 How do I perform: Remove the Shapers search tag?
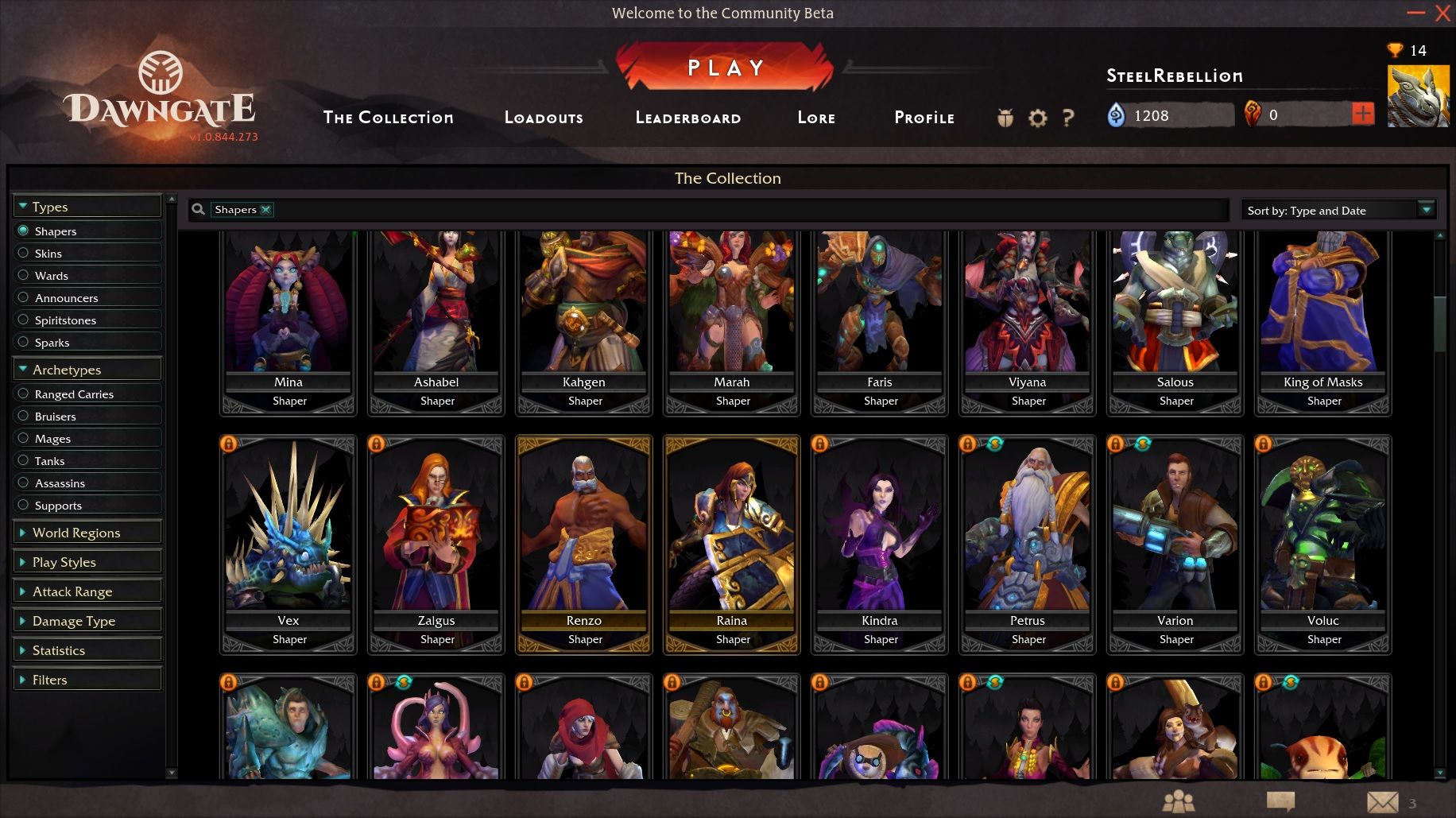click(x=266, y=210)
